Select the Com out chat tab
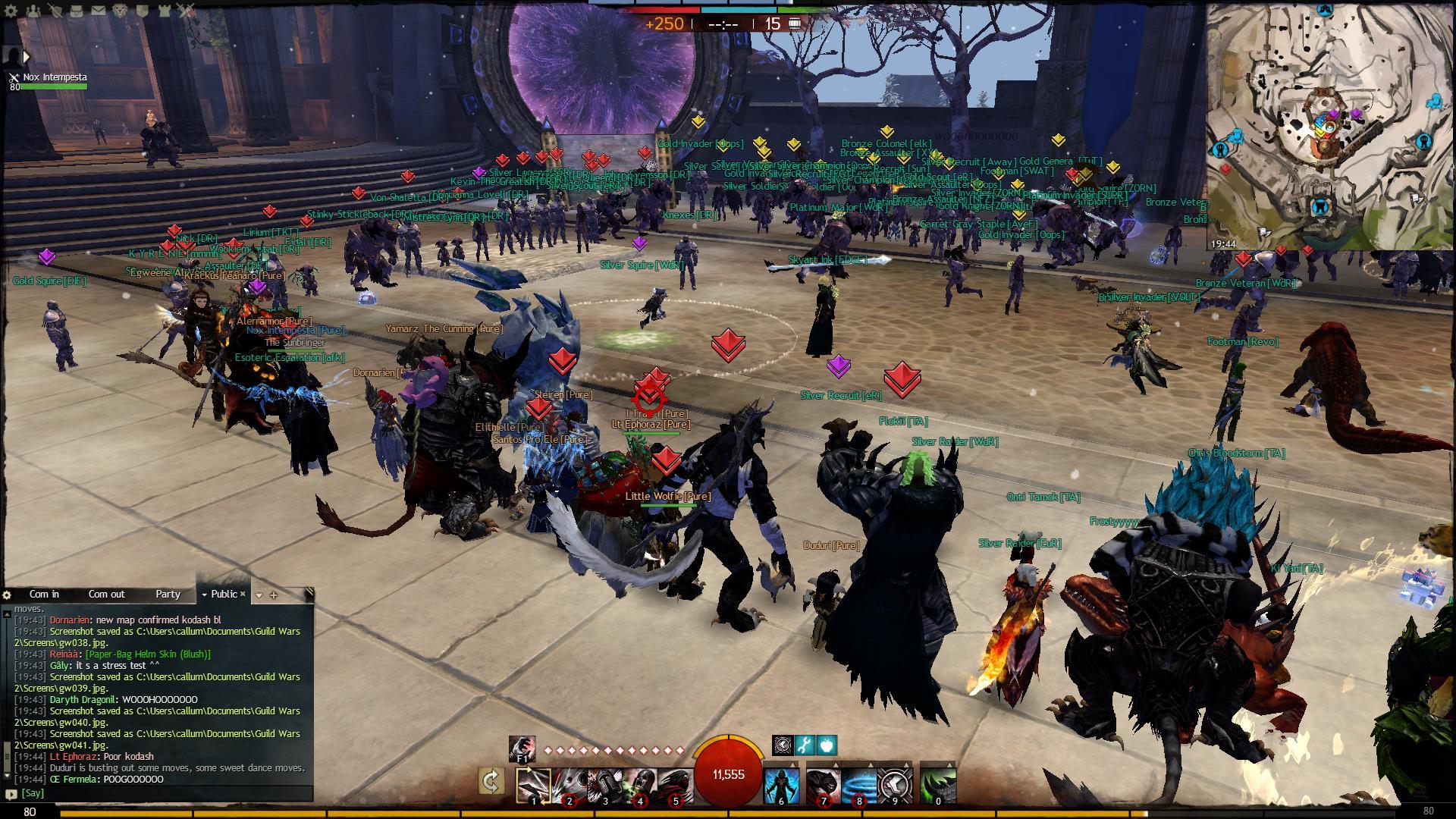Image resolution: width=1456 pixels, height=819 pixels. coord(106,595)
